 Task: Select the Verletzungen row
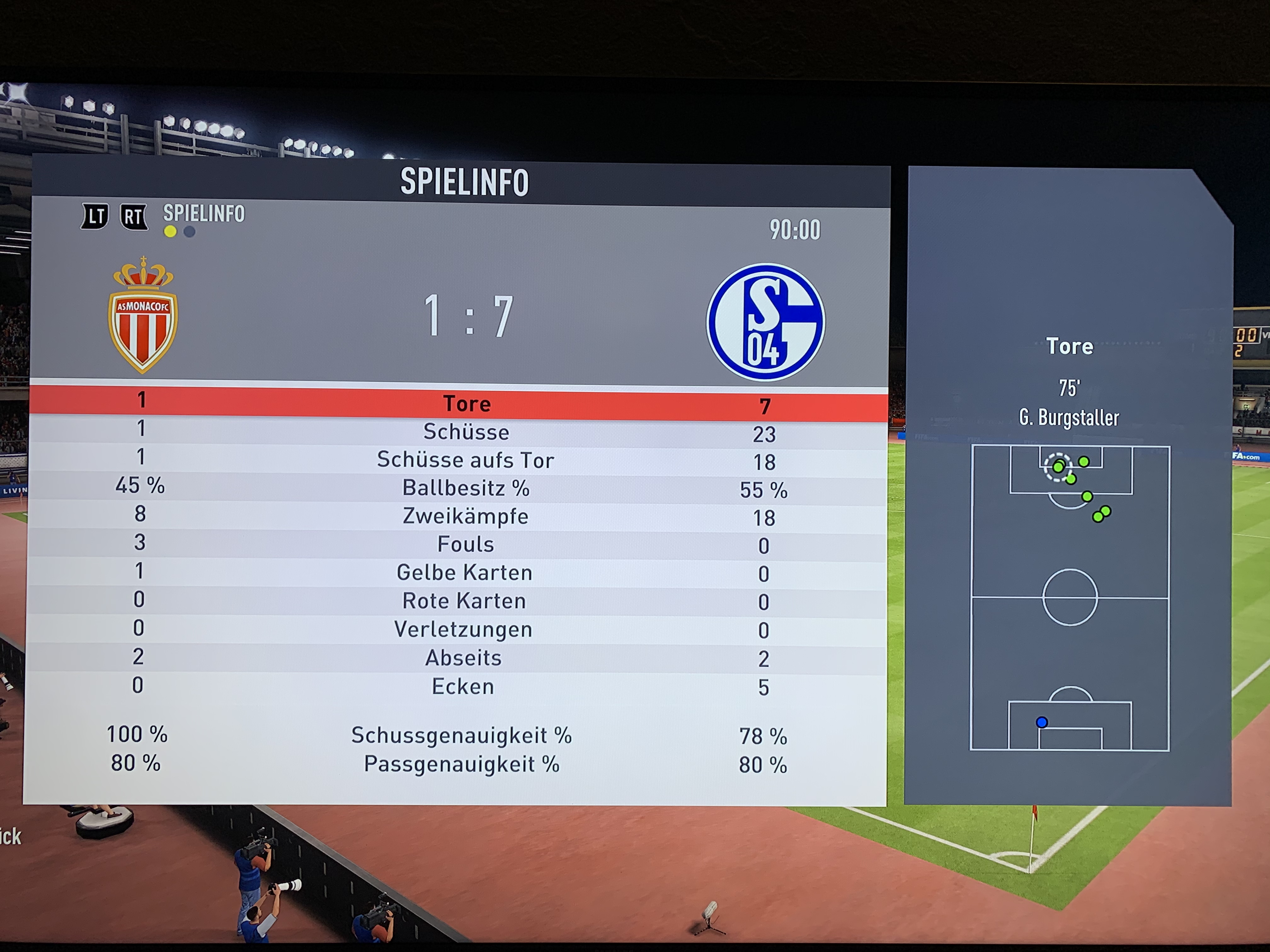[463, 630]
